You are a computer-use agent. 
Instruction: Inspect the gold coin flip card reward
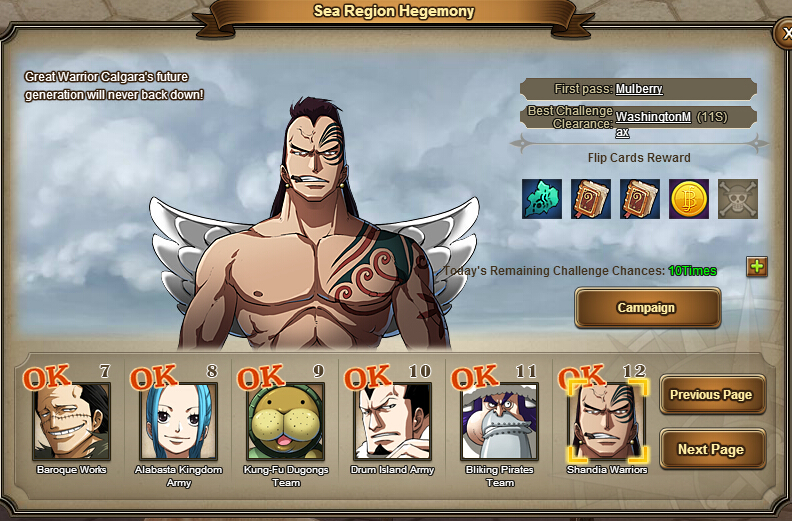689,199
